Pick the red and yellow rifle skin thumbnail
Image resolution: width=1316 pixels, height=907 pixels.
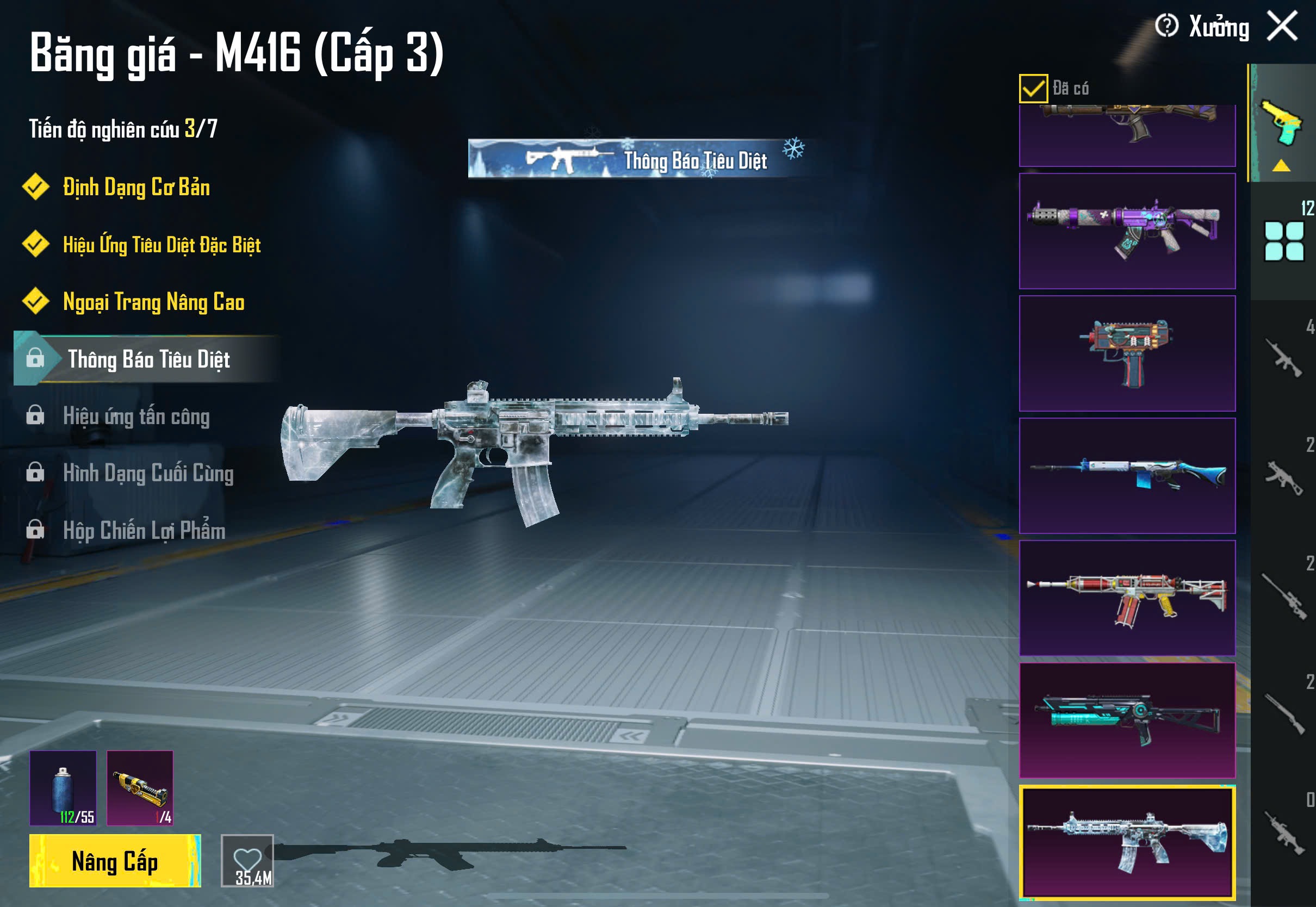pyautogui.click(x=1127, y=598)
